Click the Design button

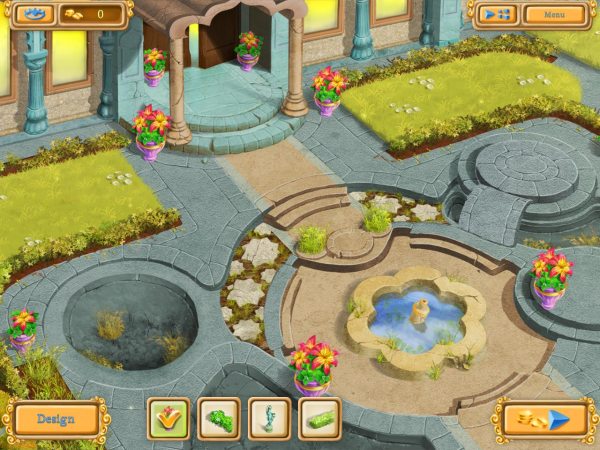tap(55, 419)
